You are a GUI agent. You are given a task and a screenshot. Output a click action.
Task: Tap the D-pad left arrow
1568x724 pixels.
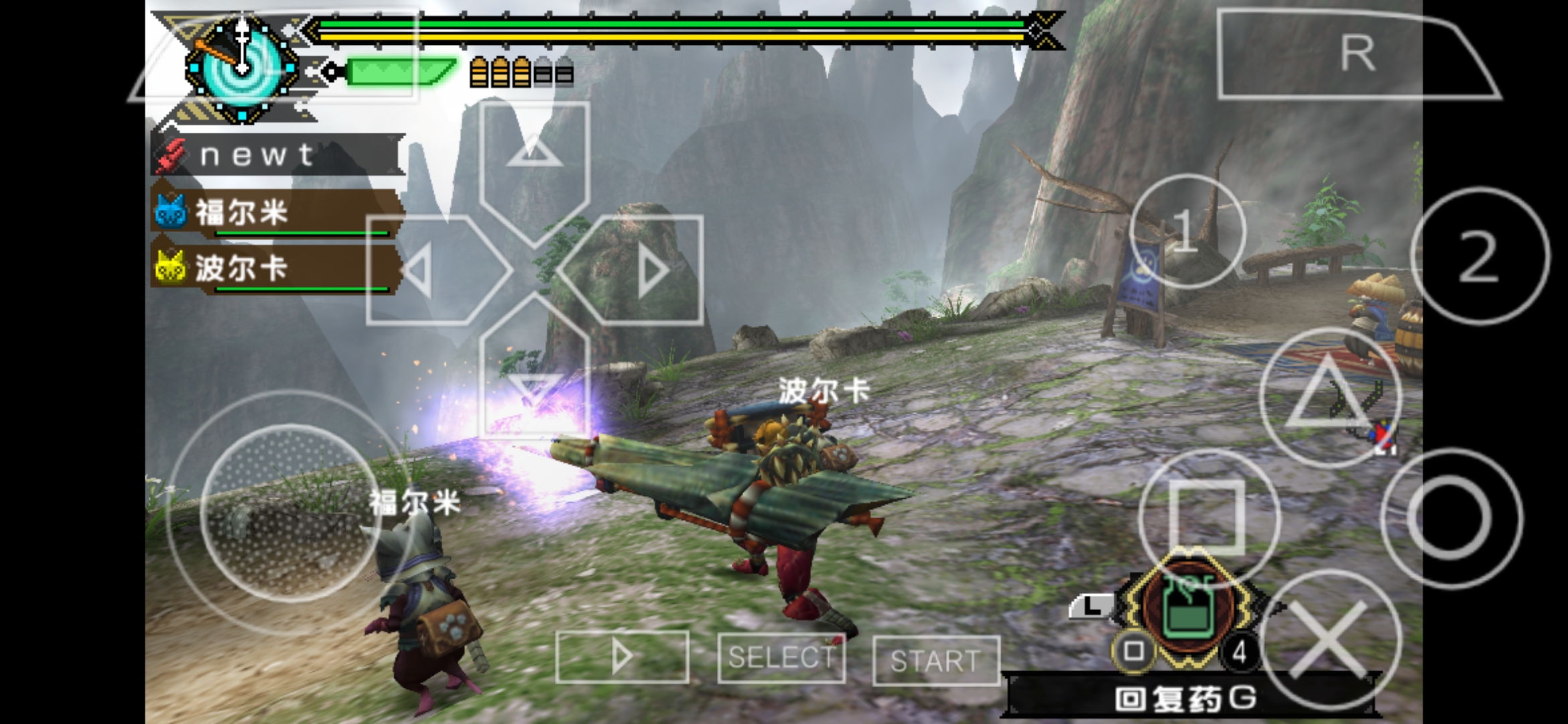(x=429, y=270)
